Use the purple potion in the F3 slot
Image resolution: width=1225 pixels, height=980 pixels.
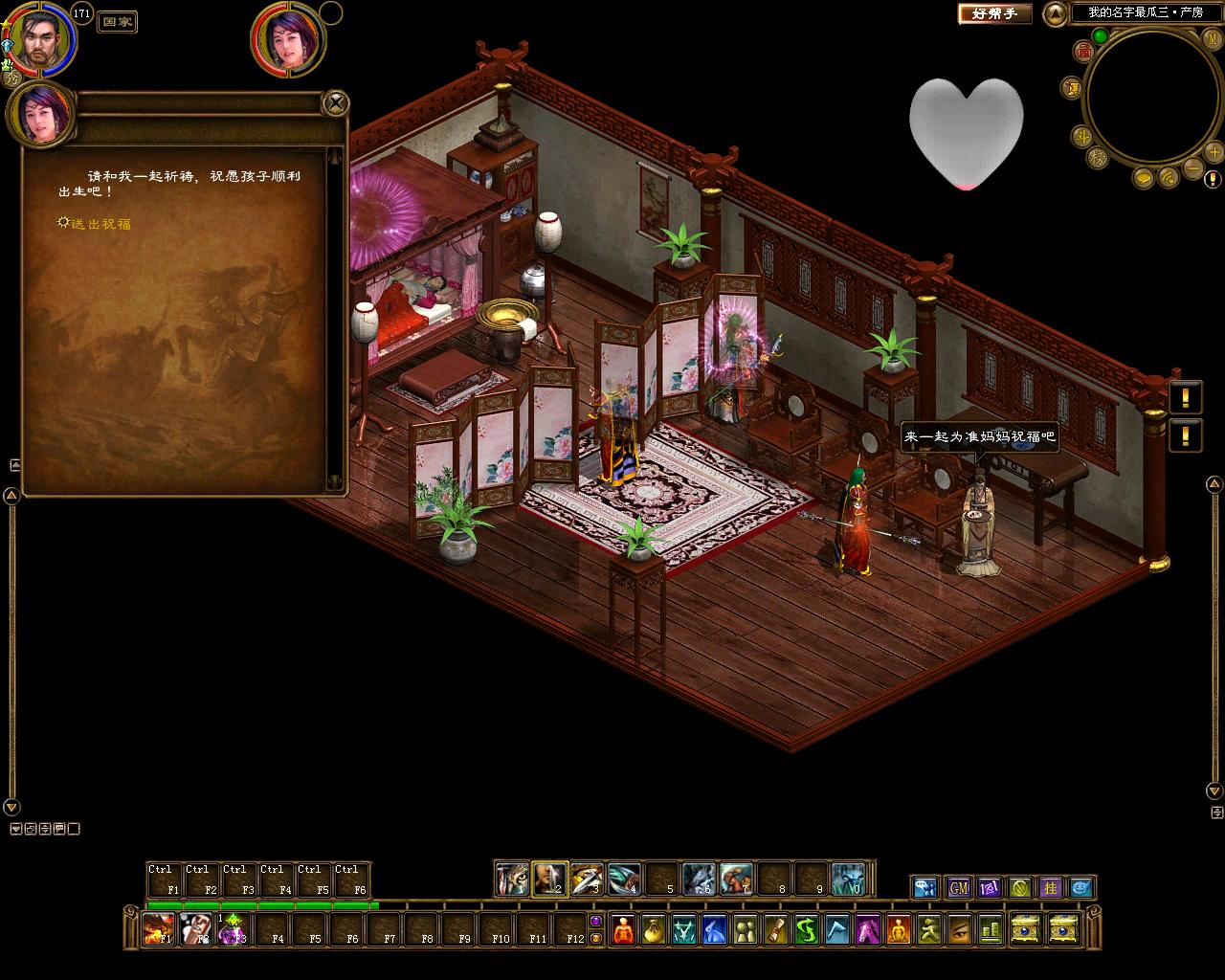coord(233,929)
